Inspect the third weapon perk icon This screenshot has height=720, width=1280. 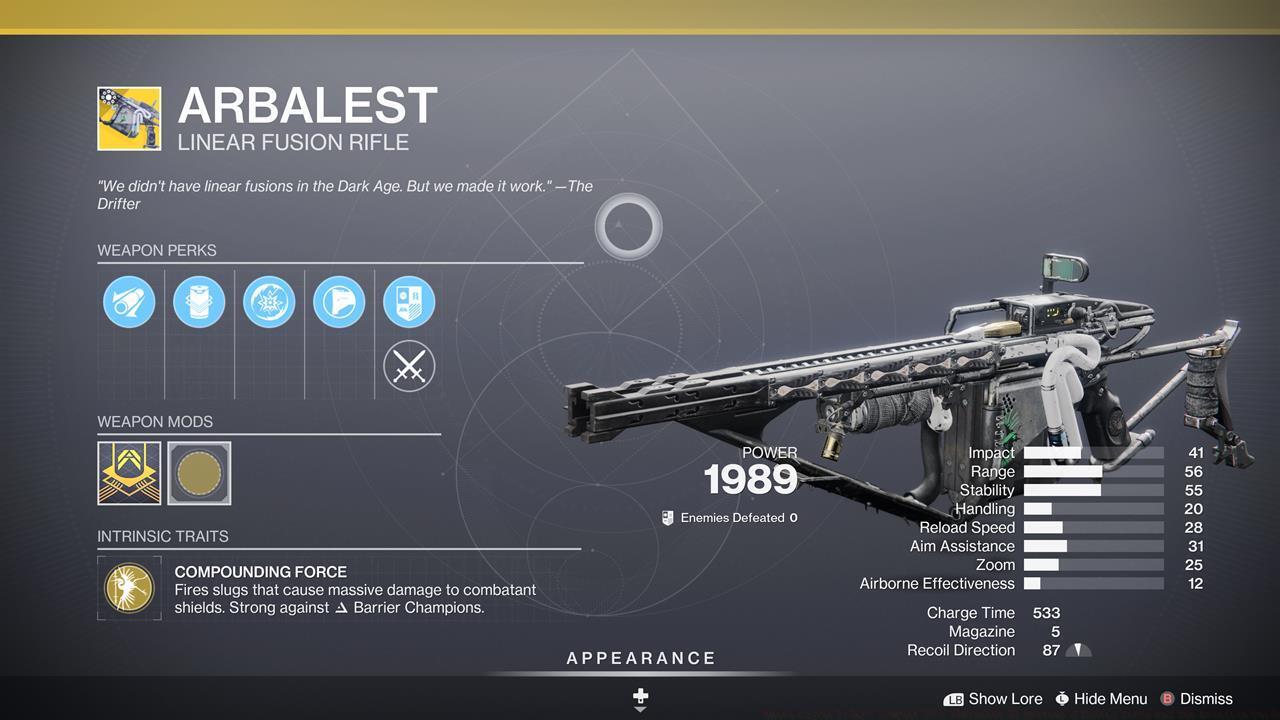pos(268,301)
